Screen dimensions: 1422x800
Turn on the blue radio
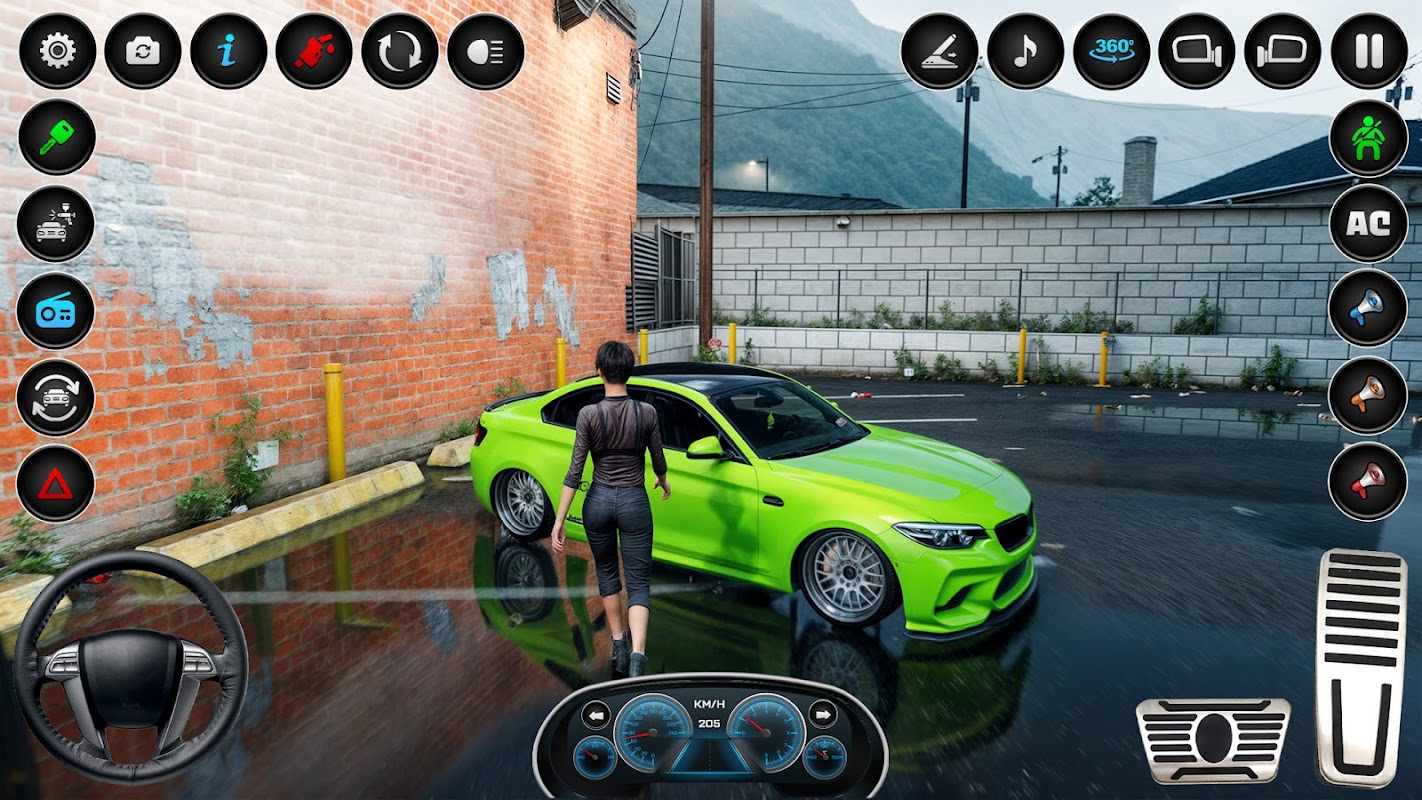point(56,310)
